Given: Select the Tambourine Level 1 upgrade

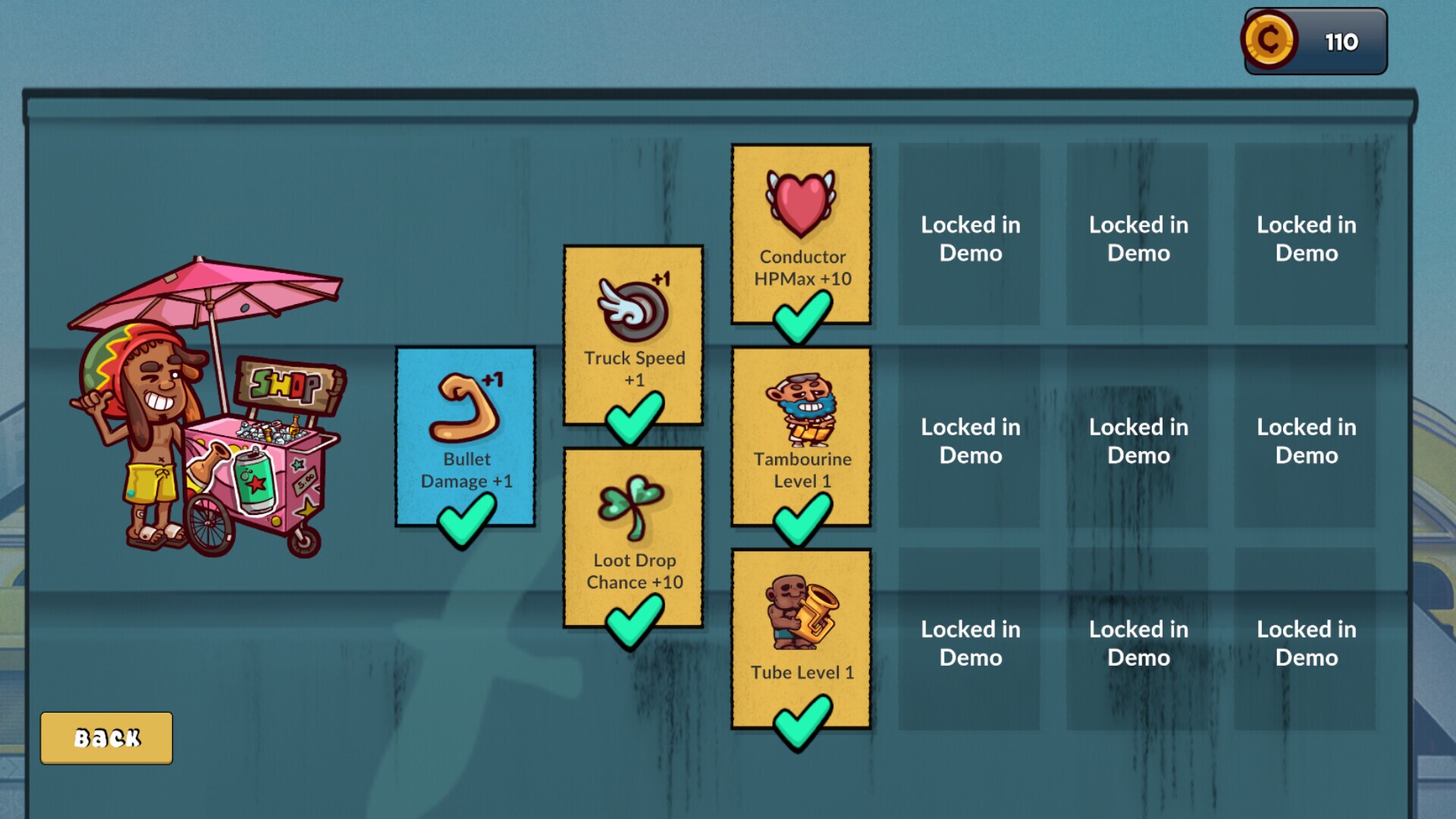Looking at the screenshot, I should click(x=801, y=436).
